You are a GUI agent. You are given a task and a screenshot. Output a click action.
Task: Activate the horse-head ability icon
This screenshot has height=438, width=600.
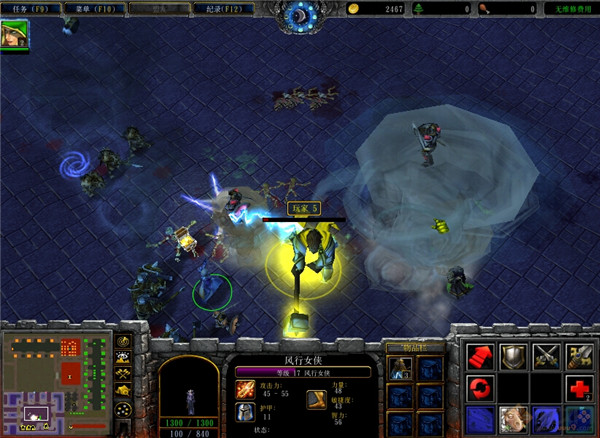(513, 419)
